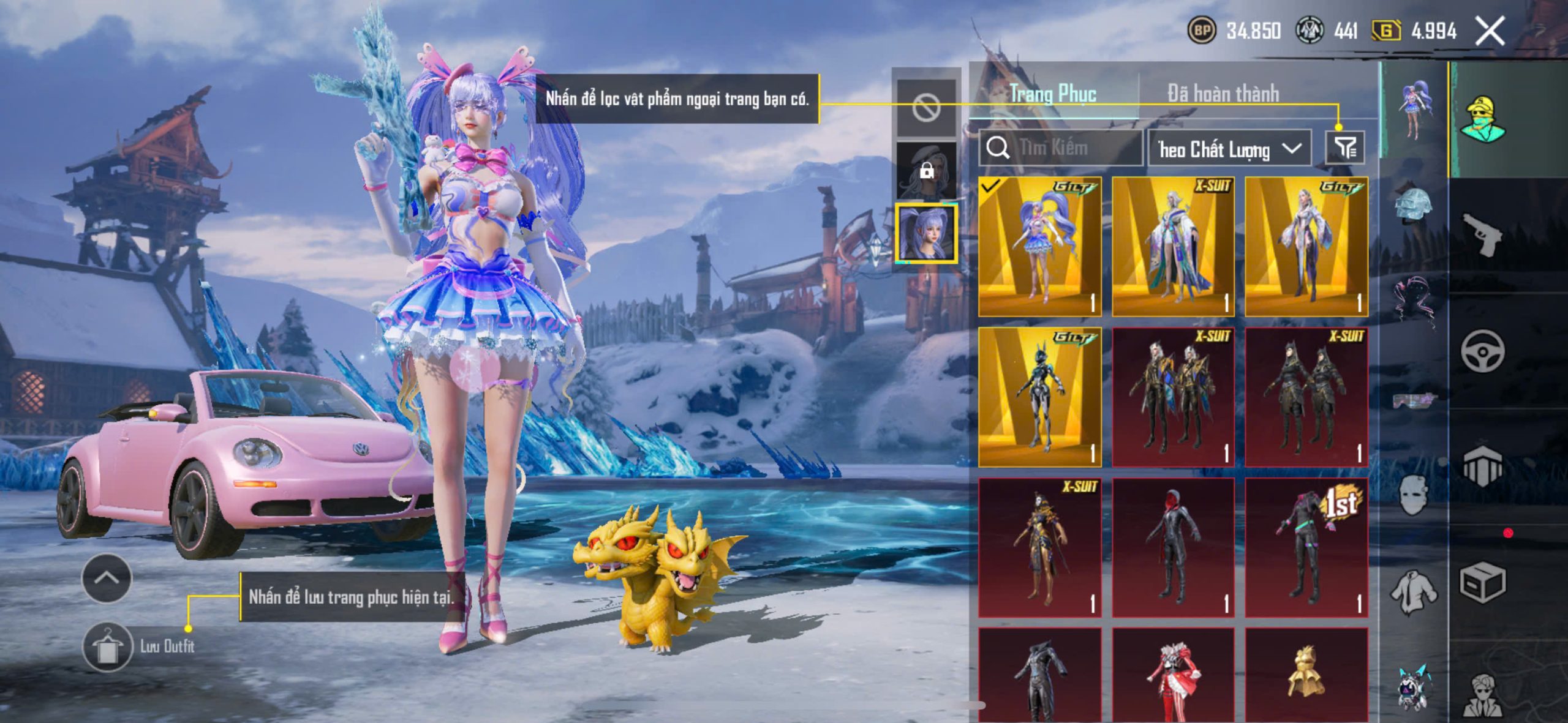Expand the up-arrow circle button
Viewport: 1568px width, 723px height.
[107, 577]
